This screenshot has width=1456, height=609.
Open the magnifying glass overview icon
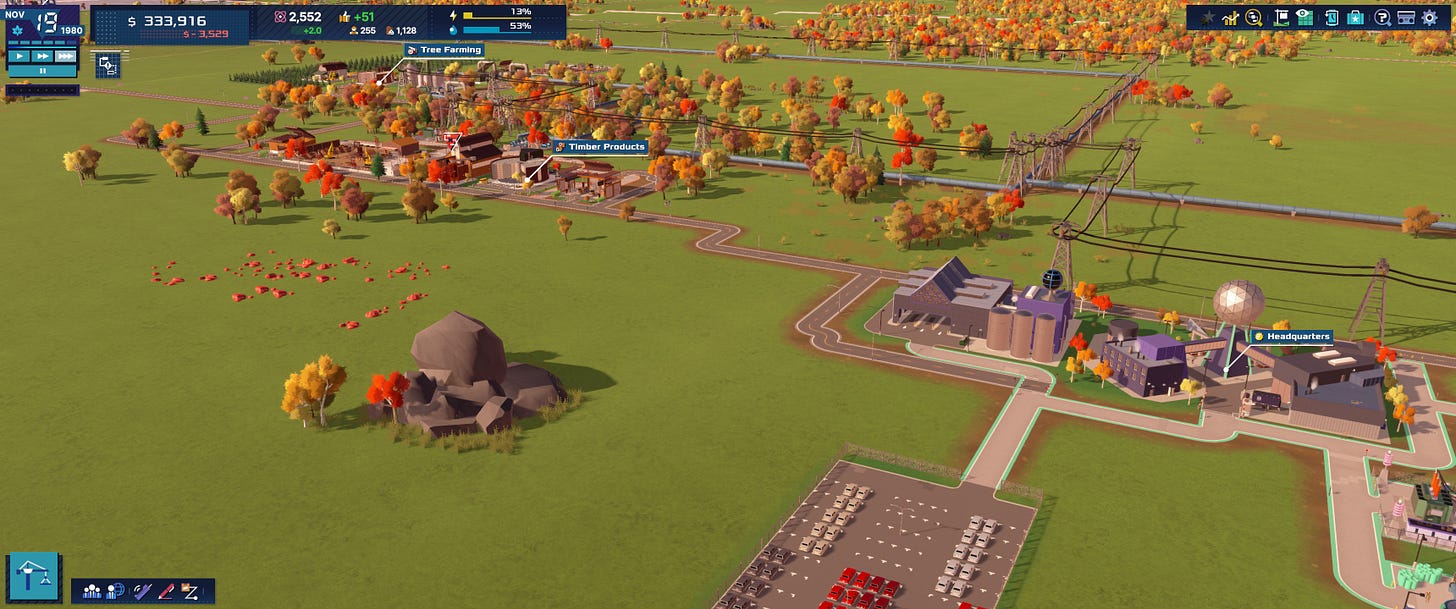(x=1253, y=17)
